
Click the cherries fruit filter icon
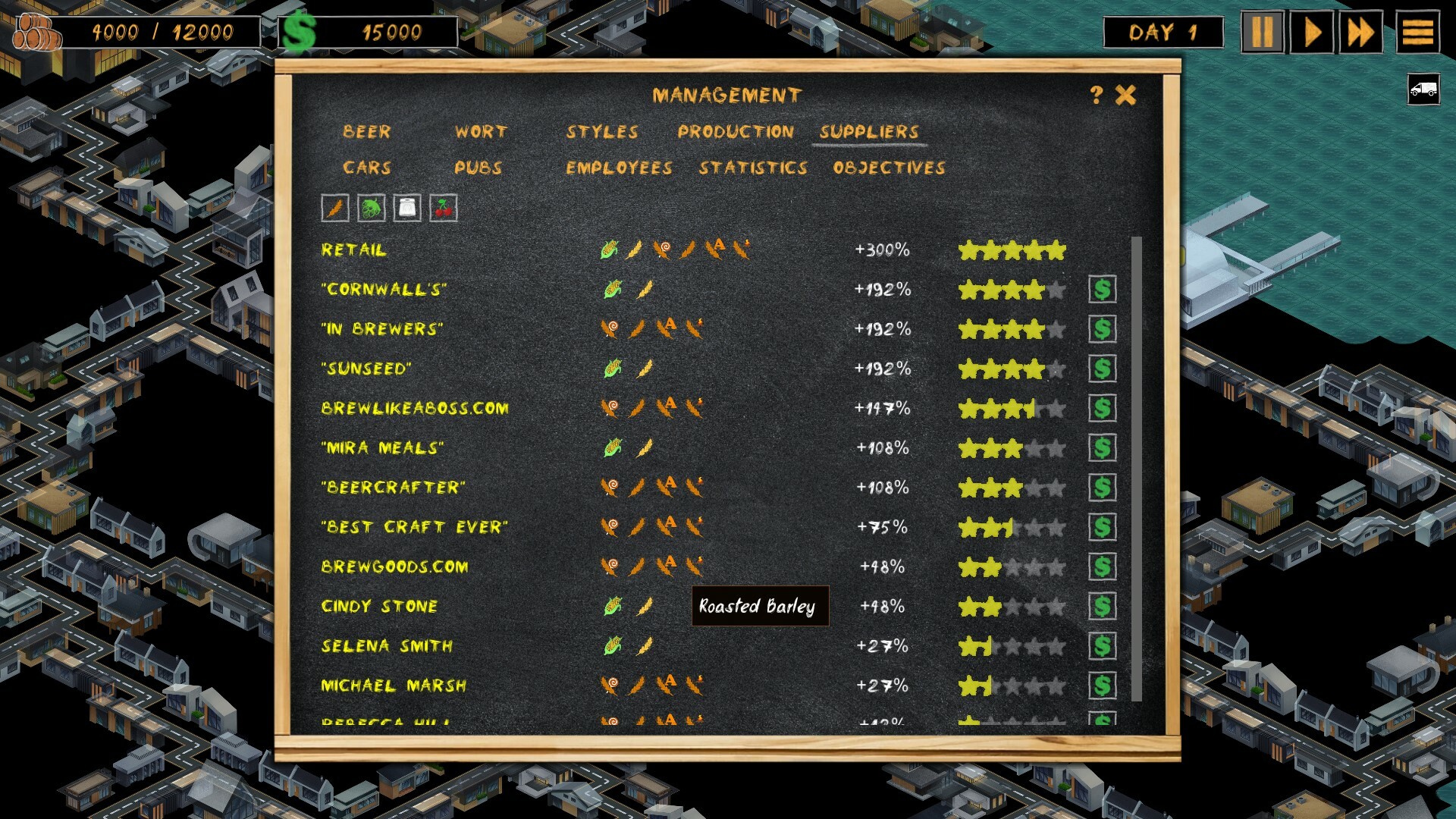pyautogui.click(x=444, y=206)
